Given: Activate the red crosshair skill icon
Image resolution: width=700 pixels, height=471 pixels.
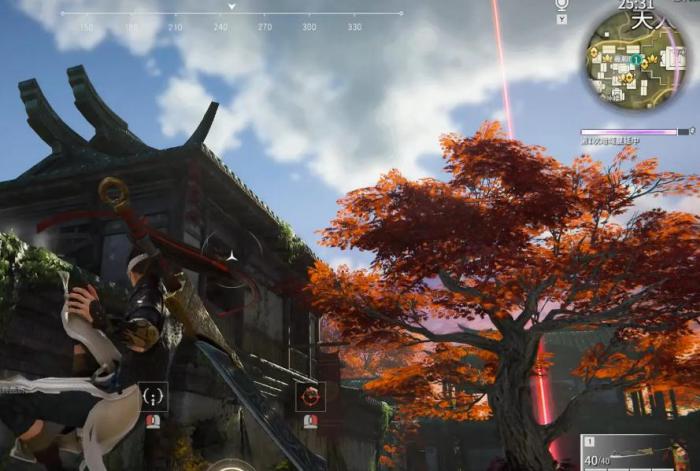Looking at the screenshot, I should [x=310, y=396].
